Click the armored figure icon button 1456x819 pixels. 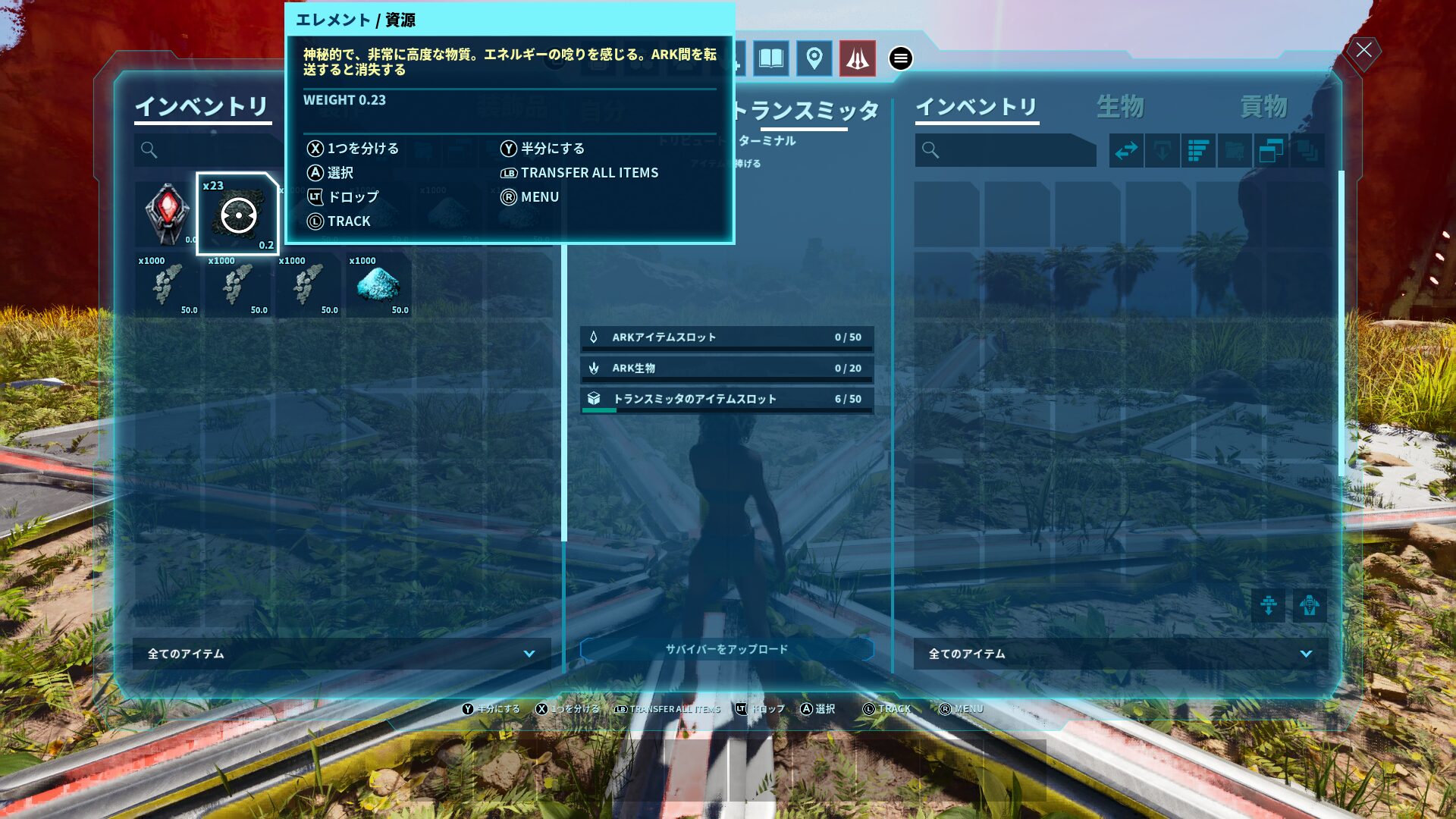point(1310,606)
